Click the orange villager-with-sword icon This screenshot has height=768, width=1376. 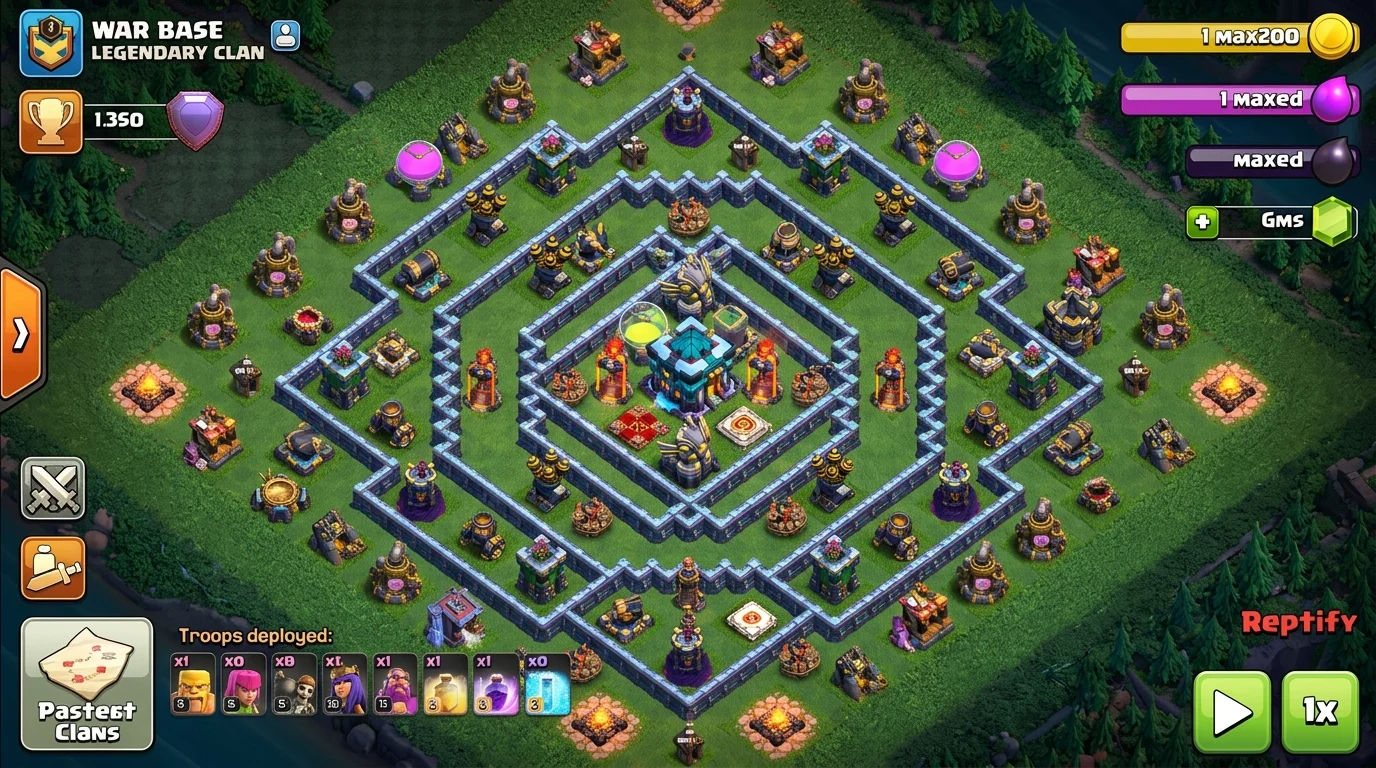[51, 566]
